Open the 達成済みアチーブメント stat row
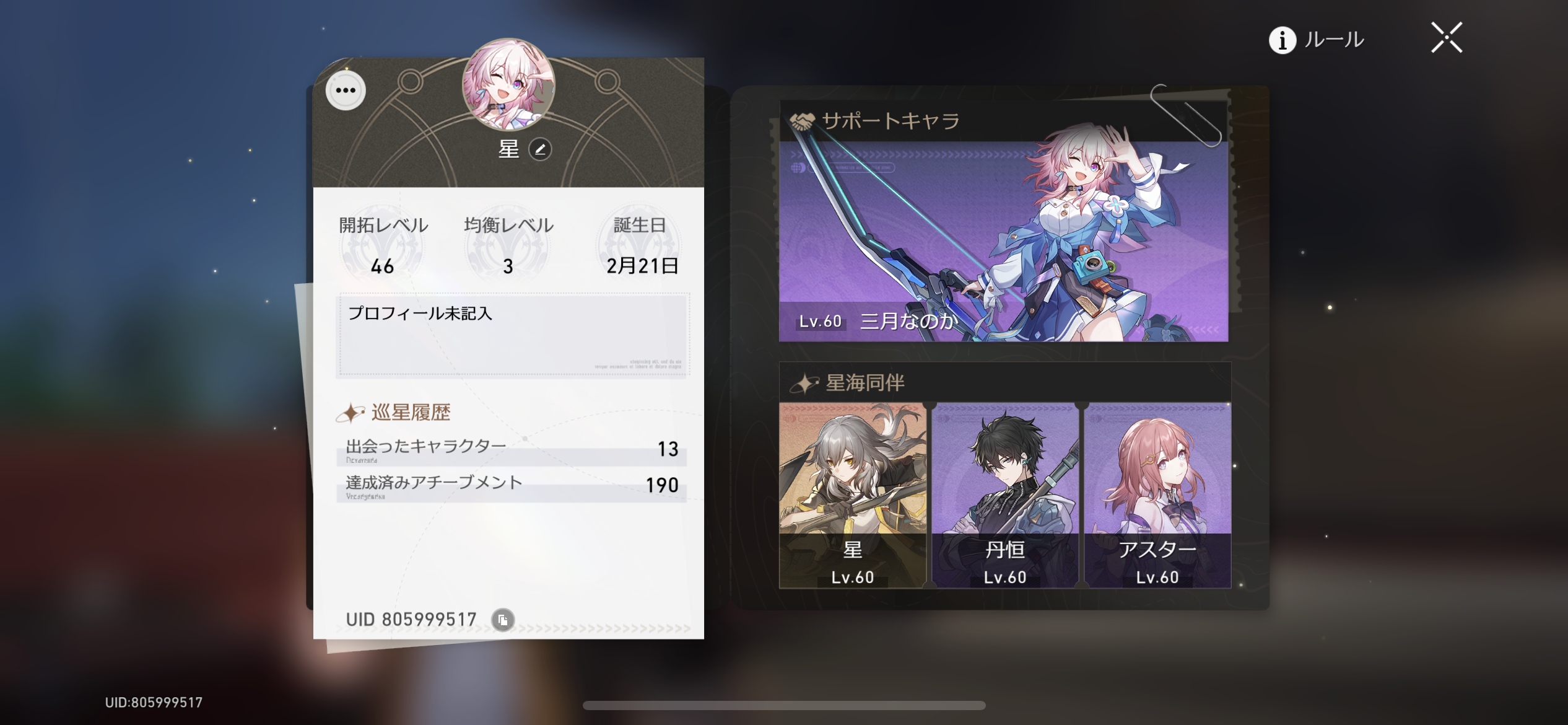 510,486
